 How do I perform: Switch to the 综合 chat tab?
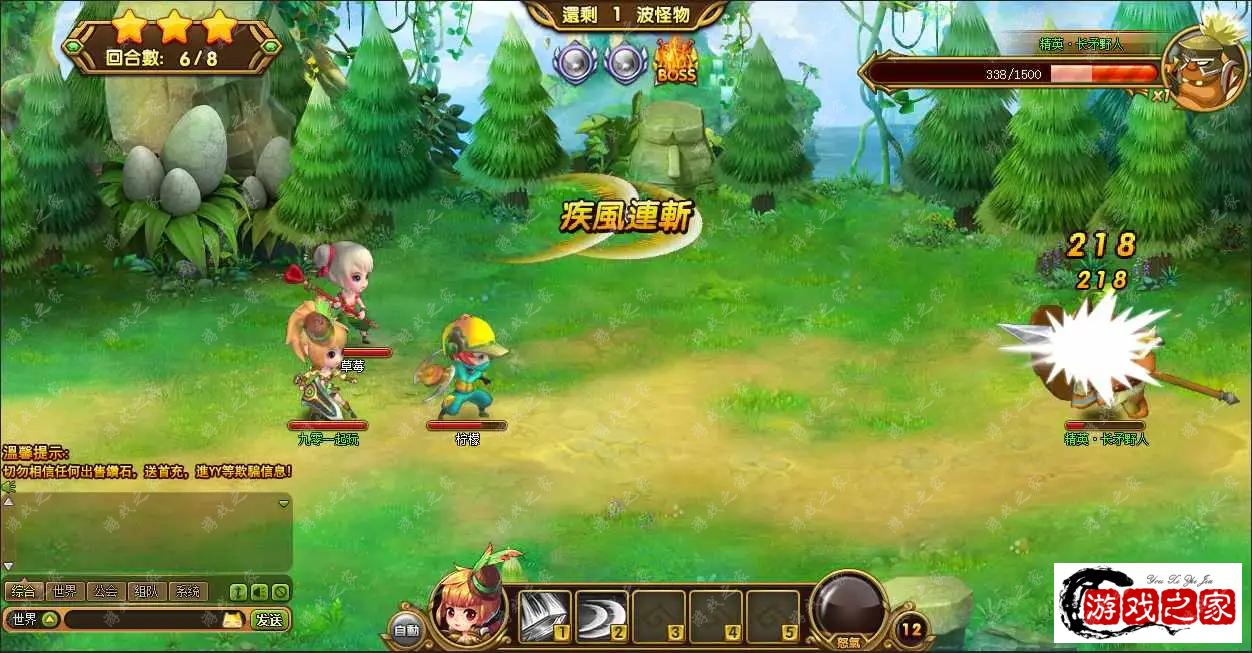click(23, 591)
